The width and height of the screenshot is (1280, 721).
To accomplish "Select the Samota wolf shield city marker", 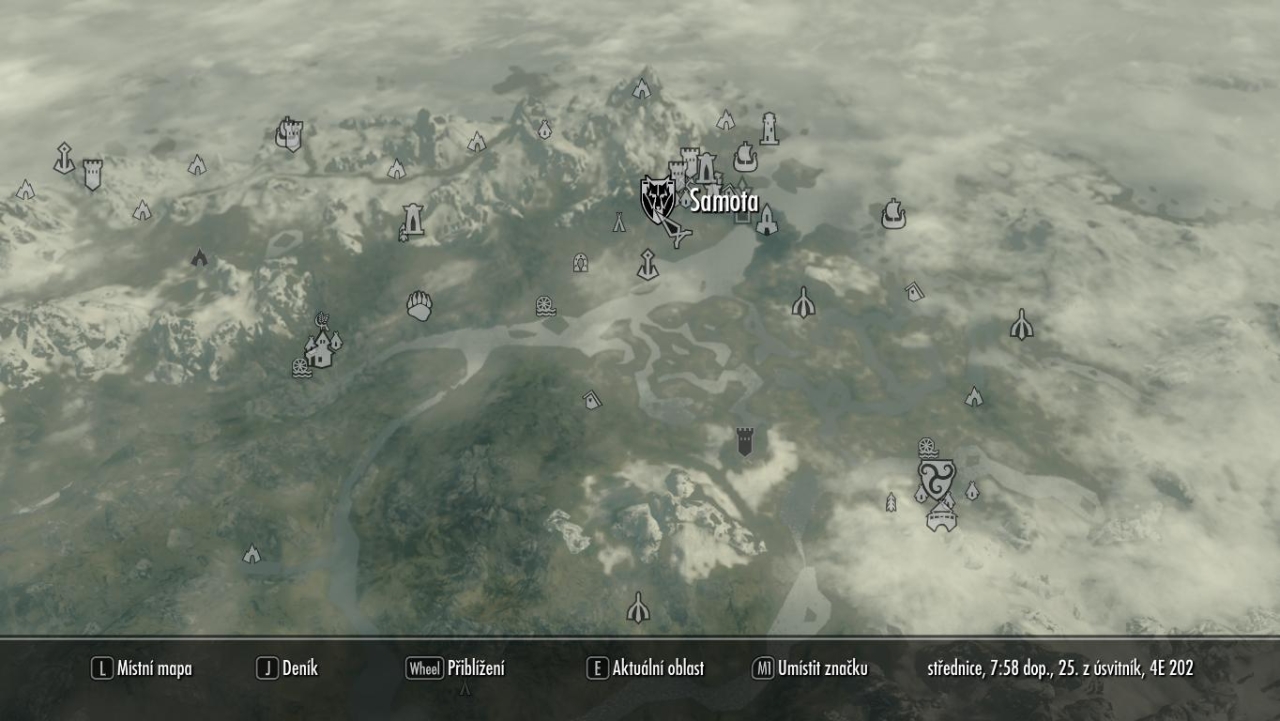I will (x=657, y=199).
